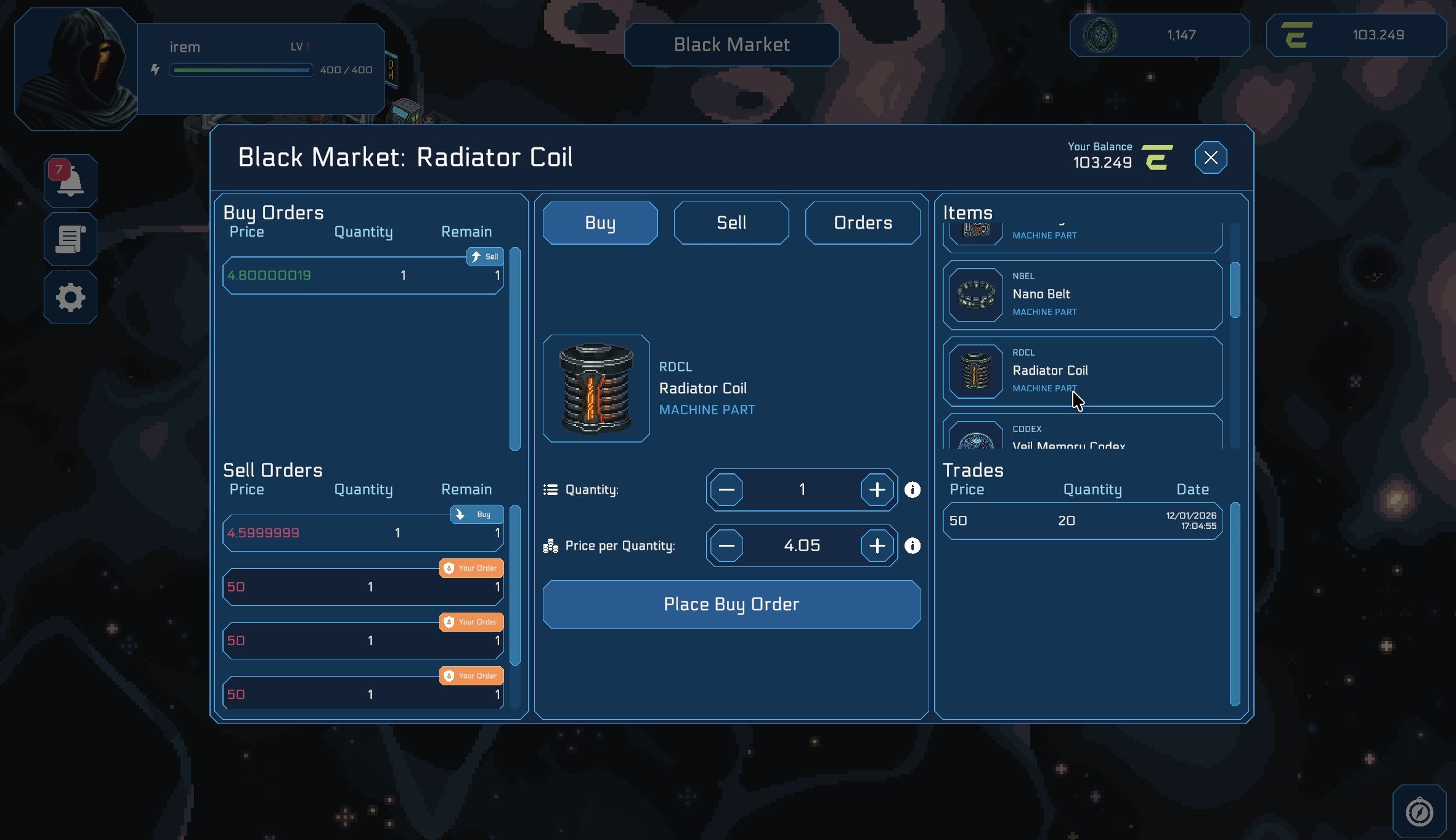Open the notifications bell

[x=70, y=181]
